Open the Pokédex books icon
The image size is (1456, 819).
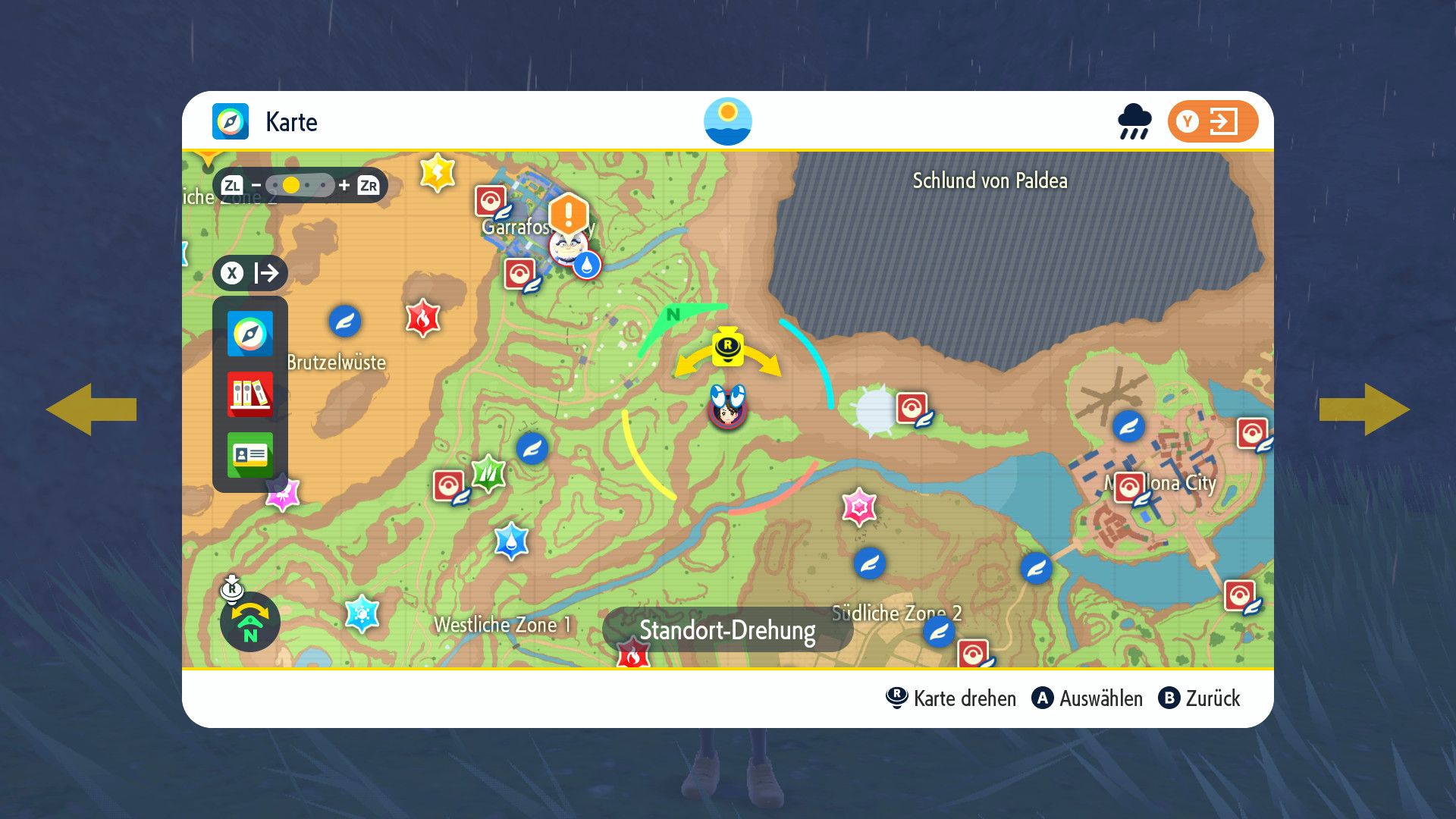point(249,394)
